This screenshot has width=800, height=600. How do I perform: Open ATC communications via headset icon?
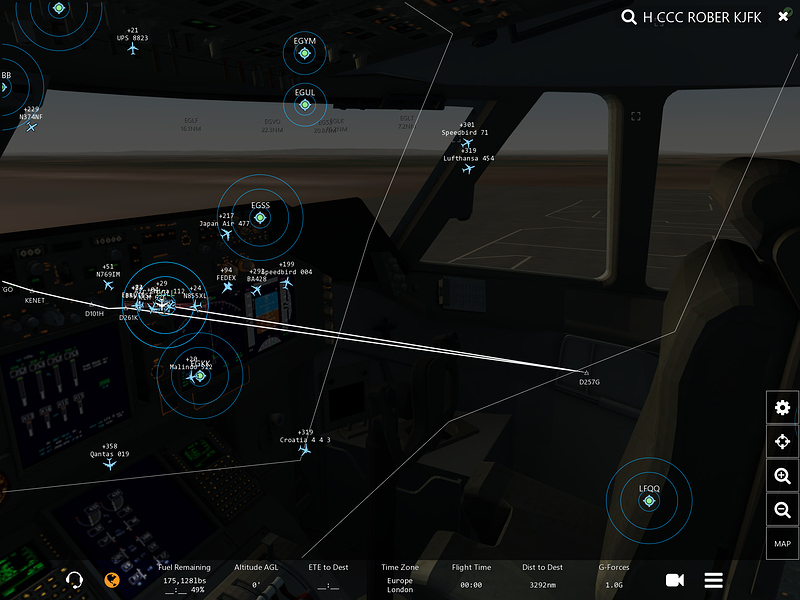[74, 580]
